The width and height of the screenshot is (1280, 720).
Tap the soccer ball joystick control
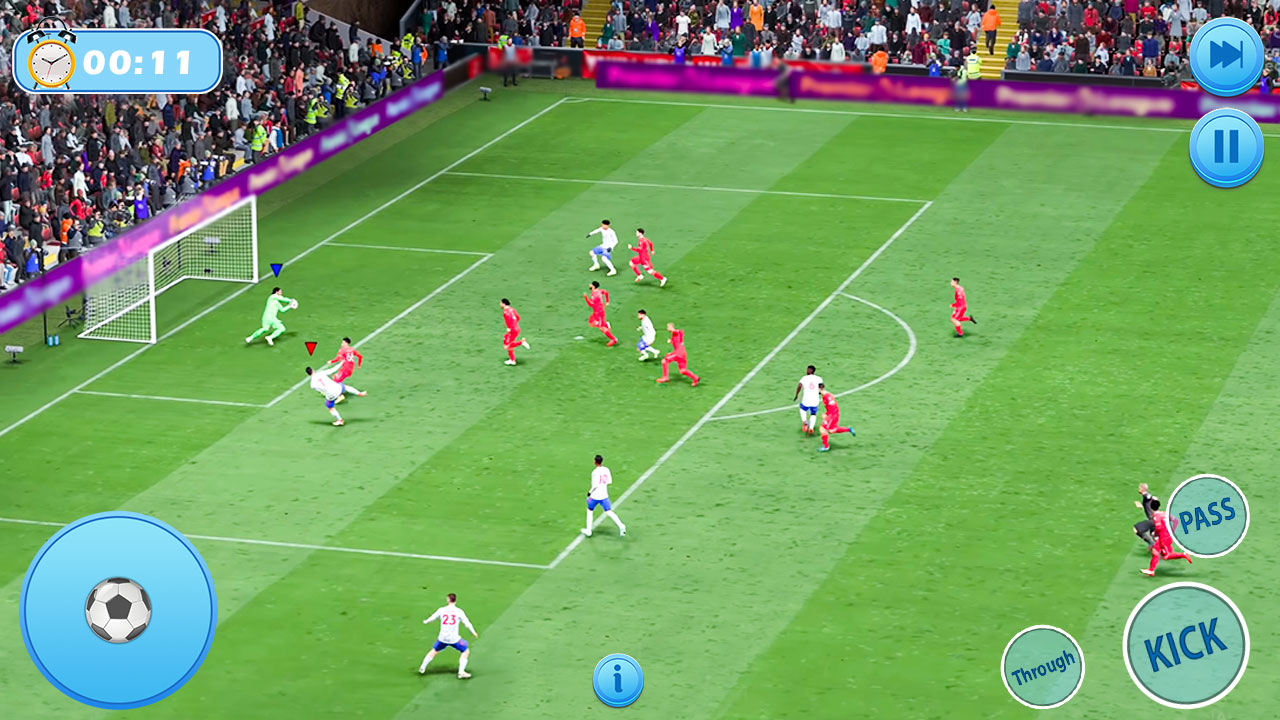click(119, 613)
